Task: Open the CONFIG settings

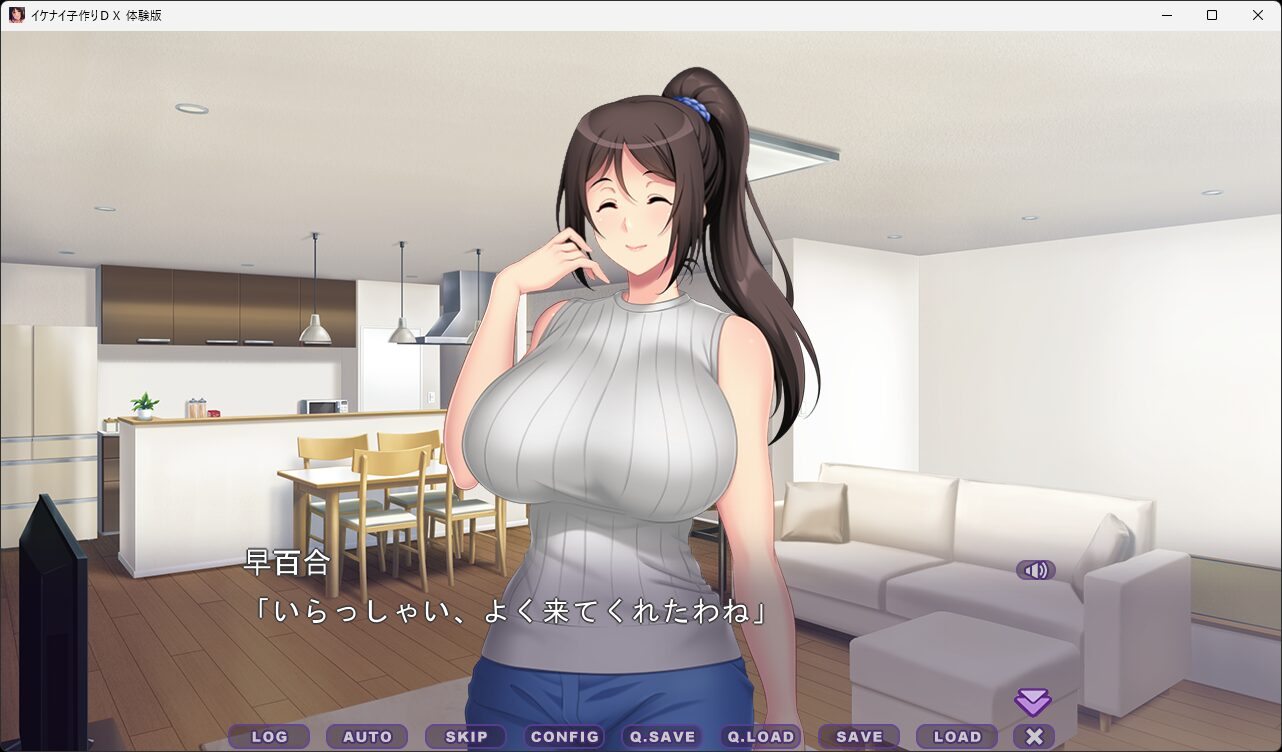Action: pos(564,737)
